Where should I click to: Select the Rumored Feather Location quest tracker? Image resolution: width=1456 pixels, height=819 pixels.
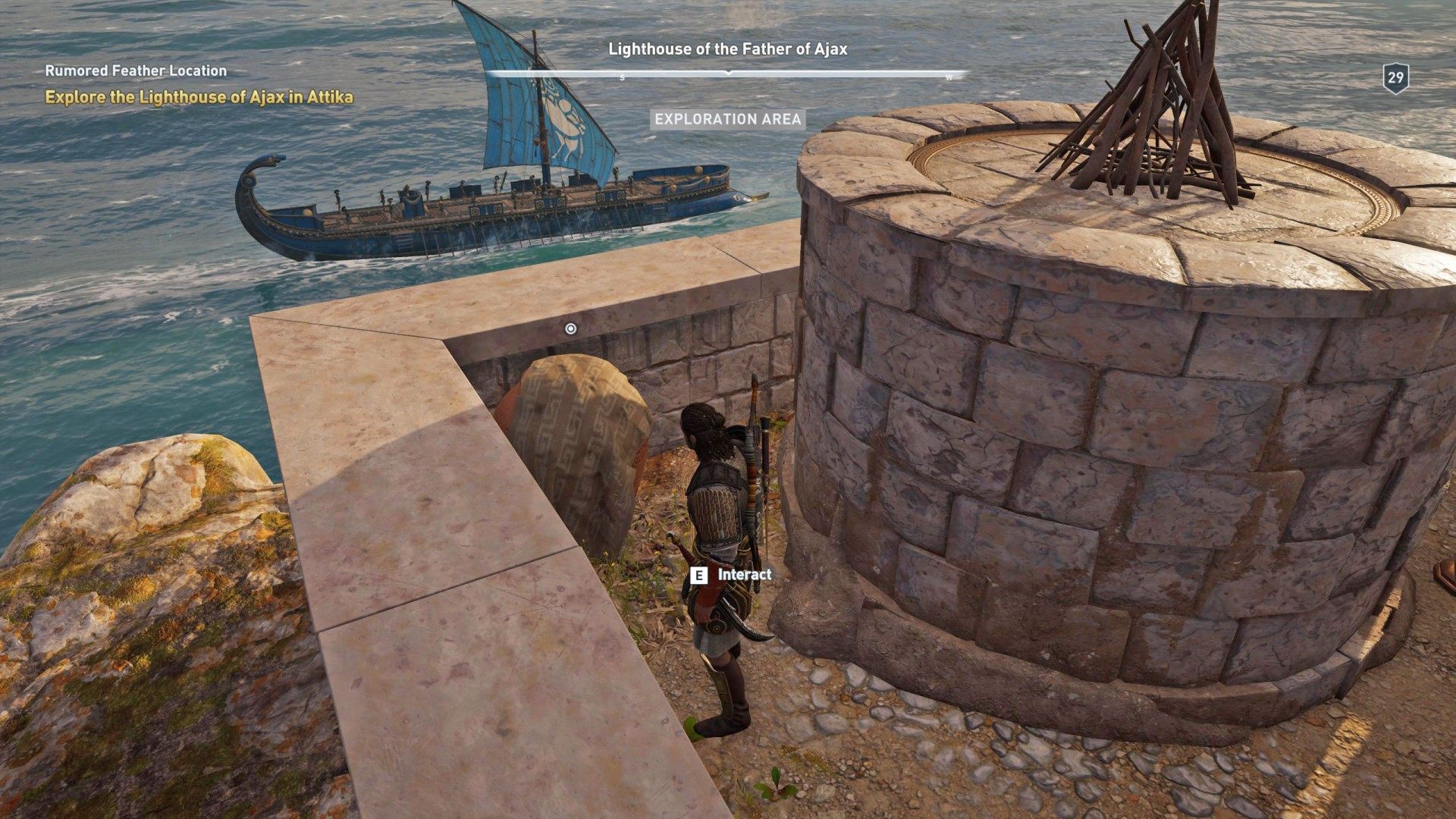coord(136,71)
